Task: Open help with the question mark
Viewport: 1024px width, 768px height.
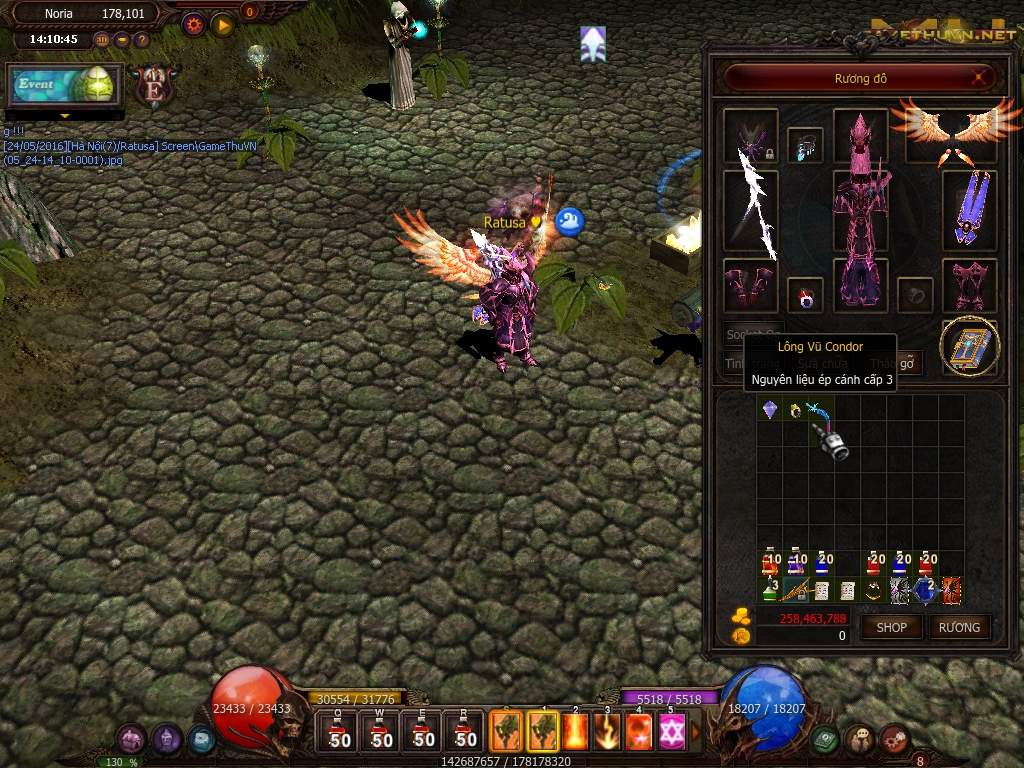Action: [141, 40]
